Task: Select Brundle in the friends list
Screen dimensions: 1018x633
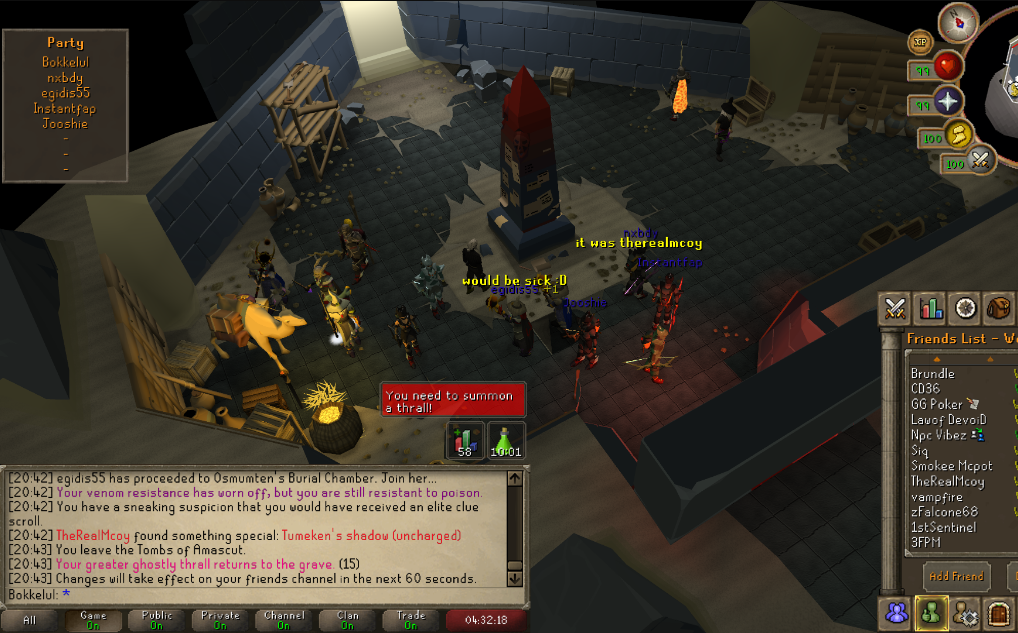Action: tap(932, 373)
